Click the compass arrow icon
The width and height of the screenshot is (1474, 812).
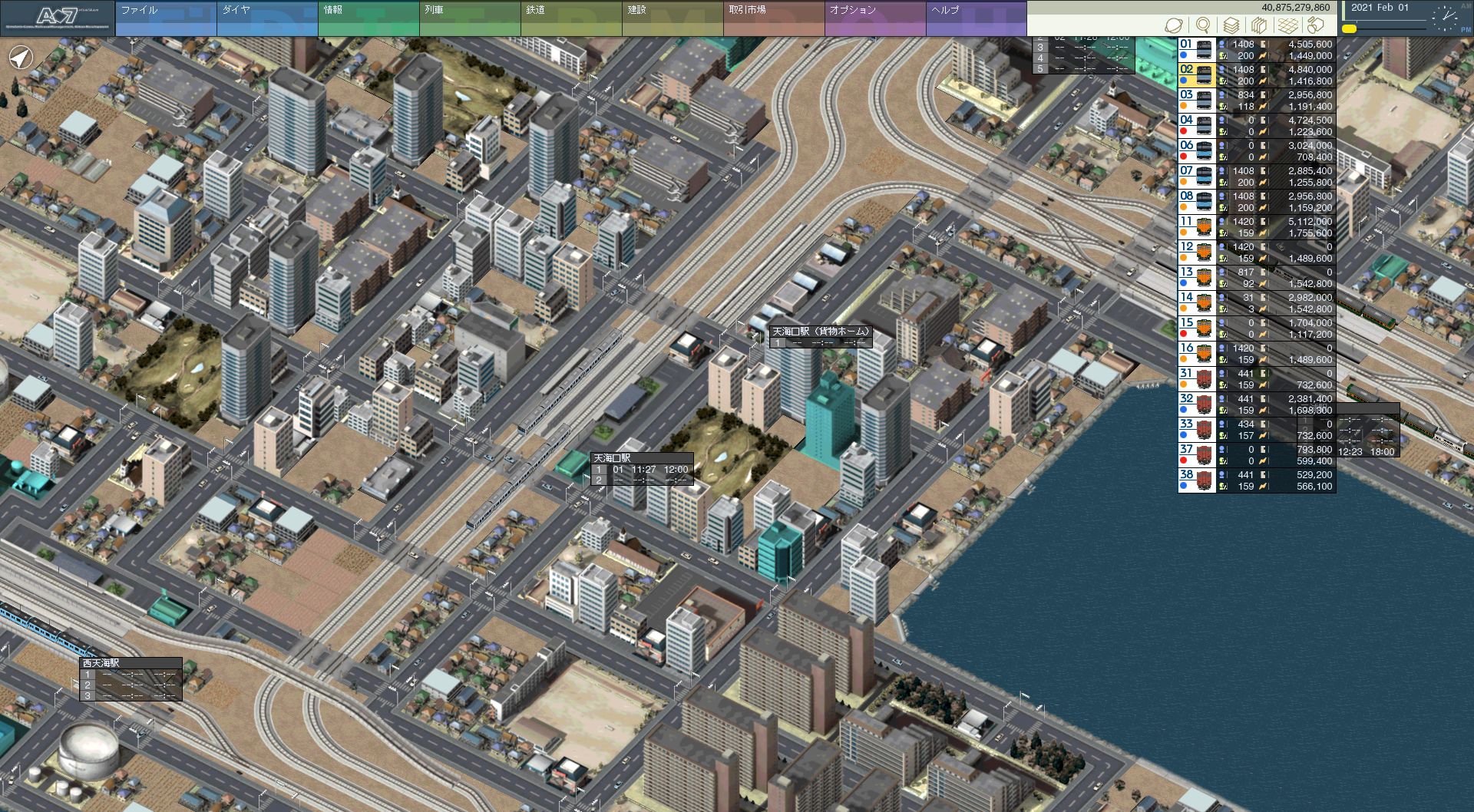[21, 58]
